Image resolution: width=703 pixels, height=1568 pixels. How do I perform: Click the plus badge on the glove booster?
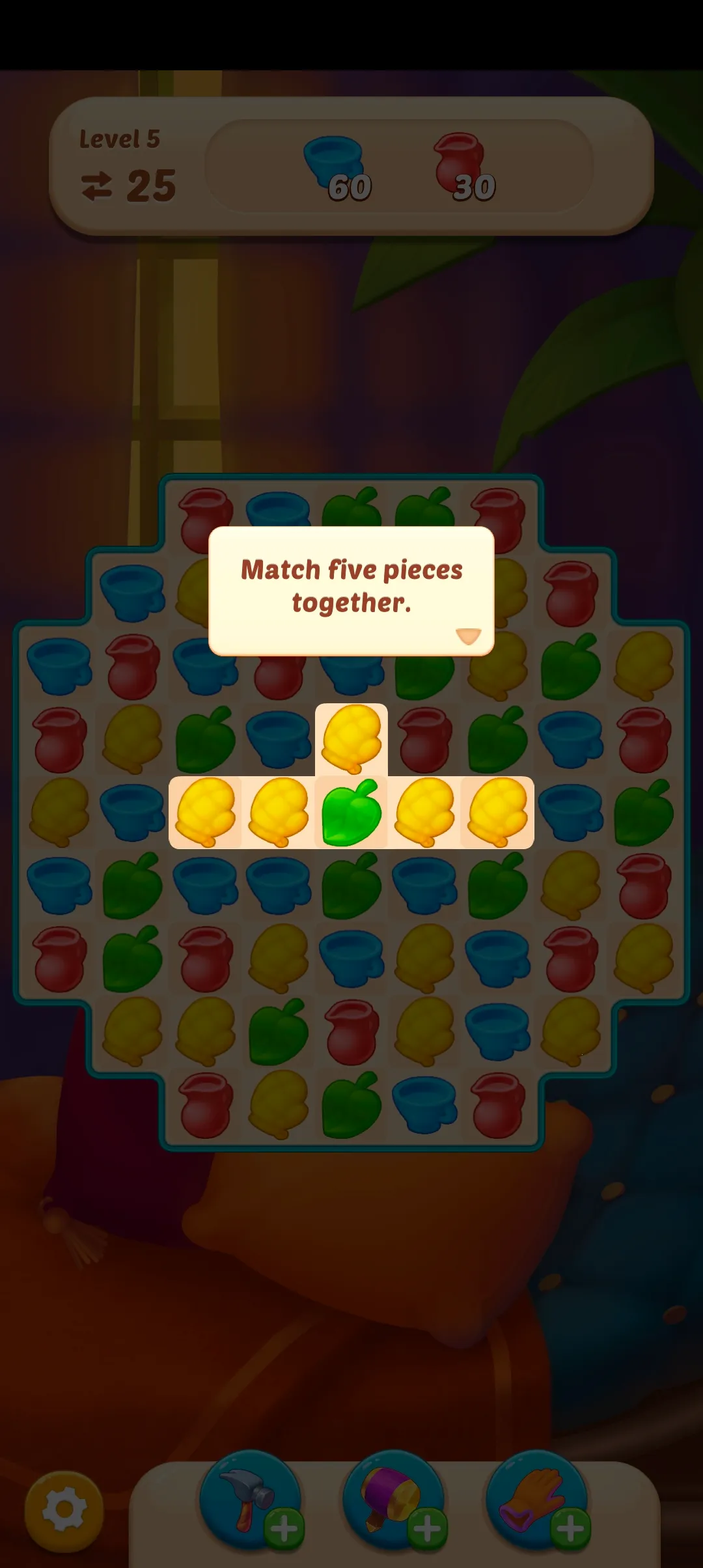[570, 1529]
